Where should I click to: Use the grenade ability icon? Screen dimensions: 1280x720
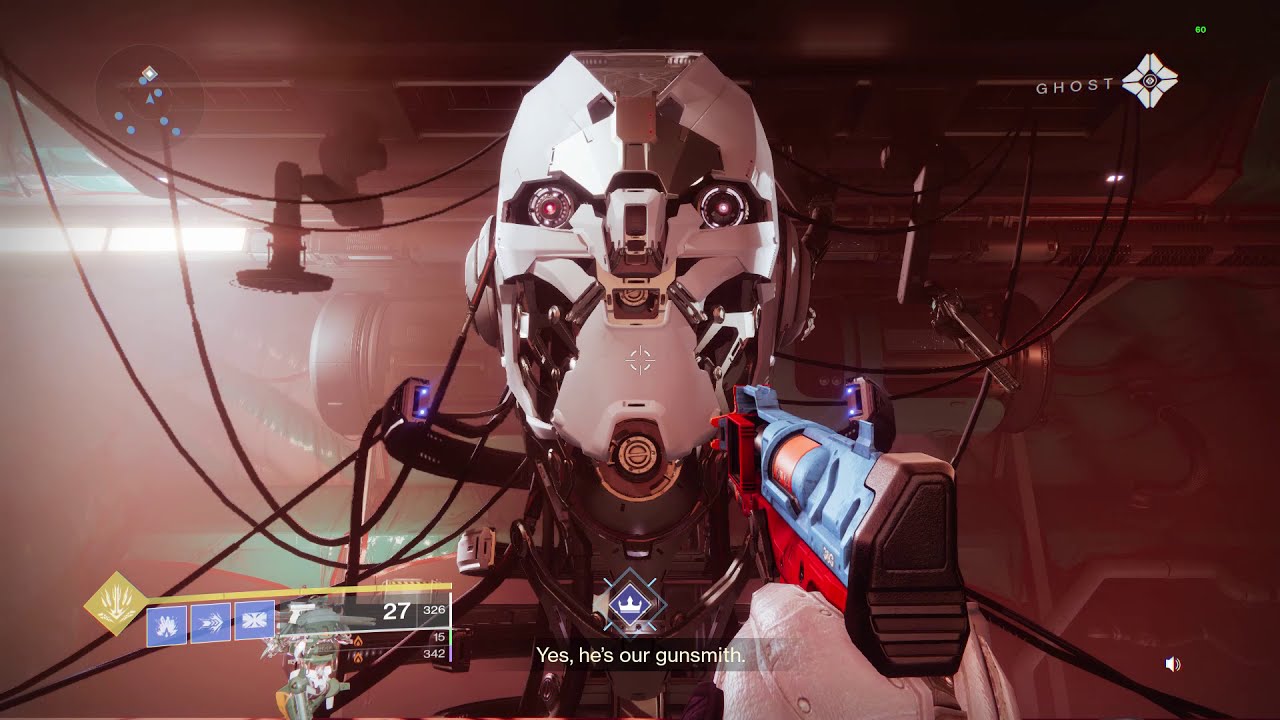165,625
